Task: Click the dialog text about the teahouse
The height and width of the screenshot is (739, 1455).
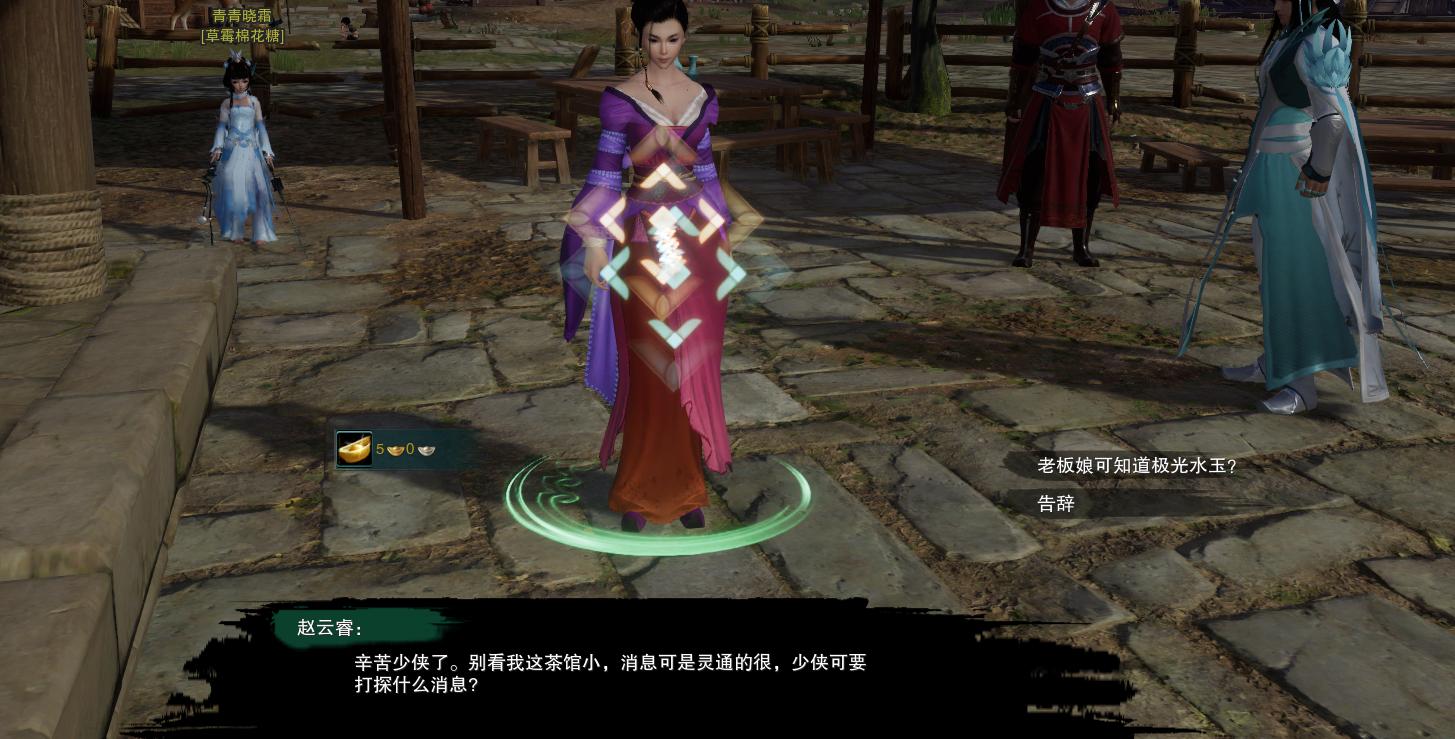Action: [x=610, y=673]
